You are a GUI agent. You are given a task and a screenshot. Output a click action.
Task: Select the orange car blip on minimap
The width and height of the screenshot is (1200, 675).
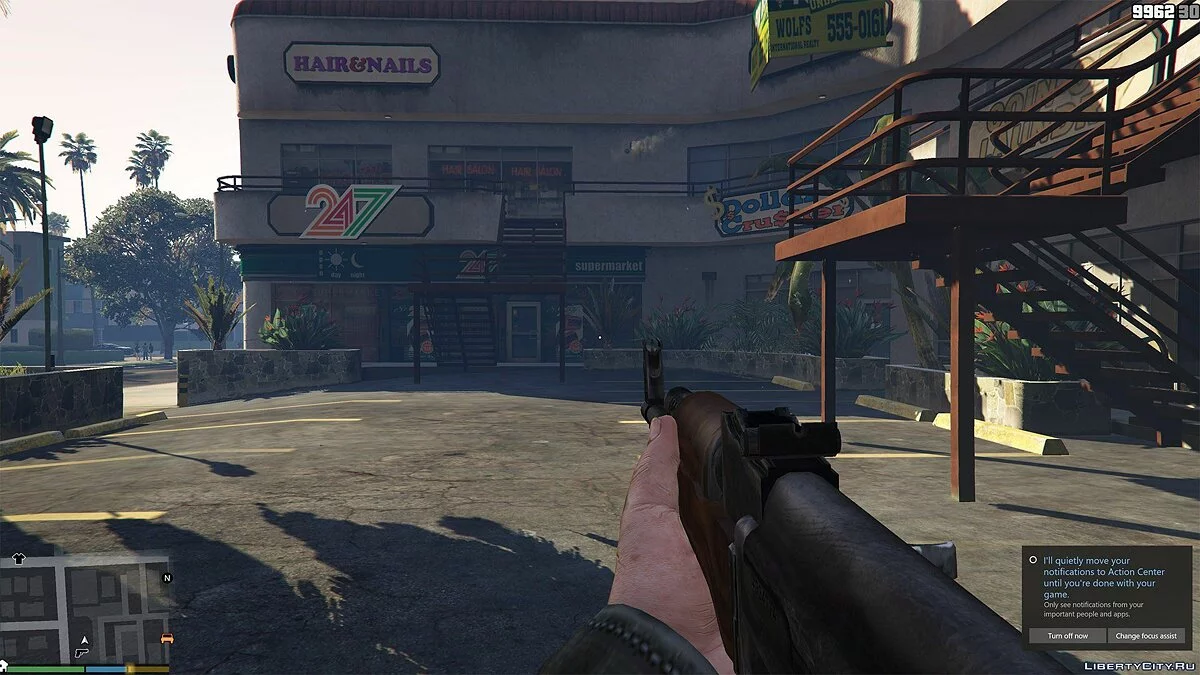tap(167, 638)
